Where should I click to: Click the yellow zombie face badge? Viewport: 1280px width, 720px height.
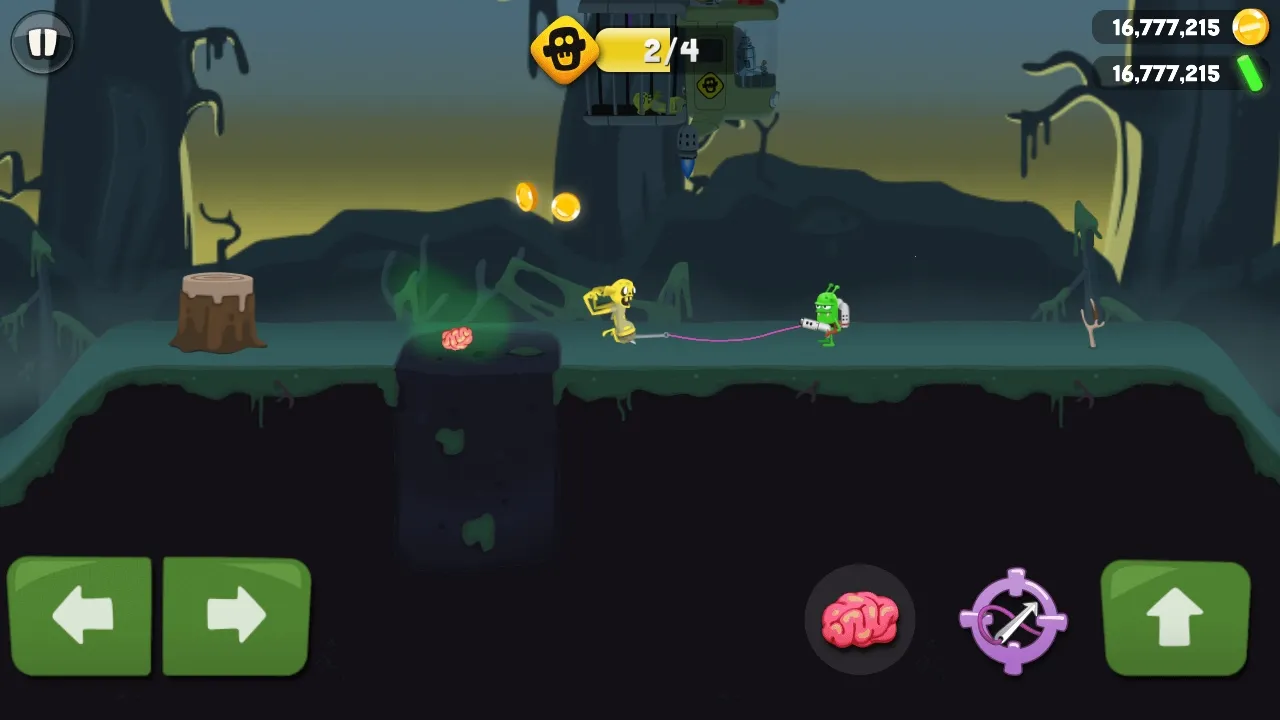[x=566, y=48]
